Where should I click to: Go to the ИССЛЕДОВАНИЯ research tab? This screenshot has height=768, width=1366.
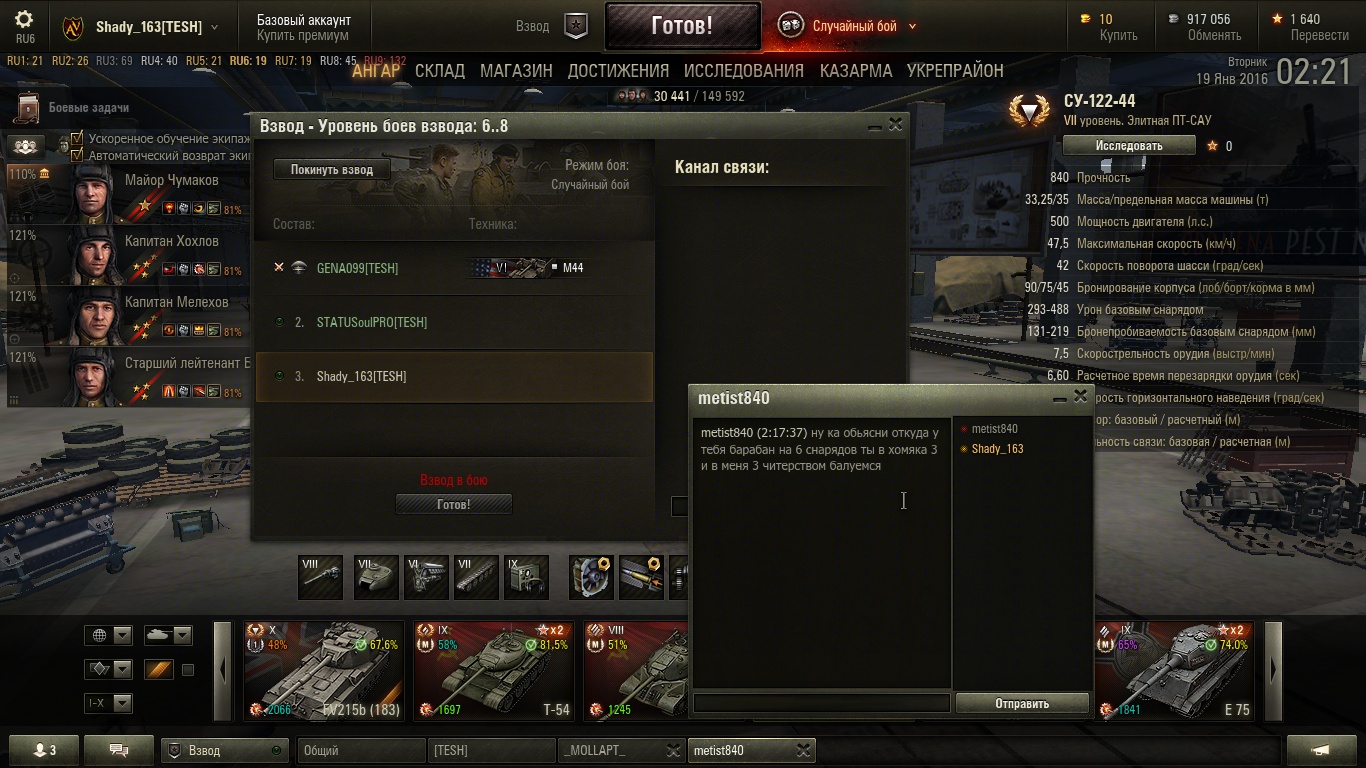coord(743,71)
